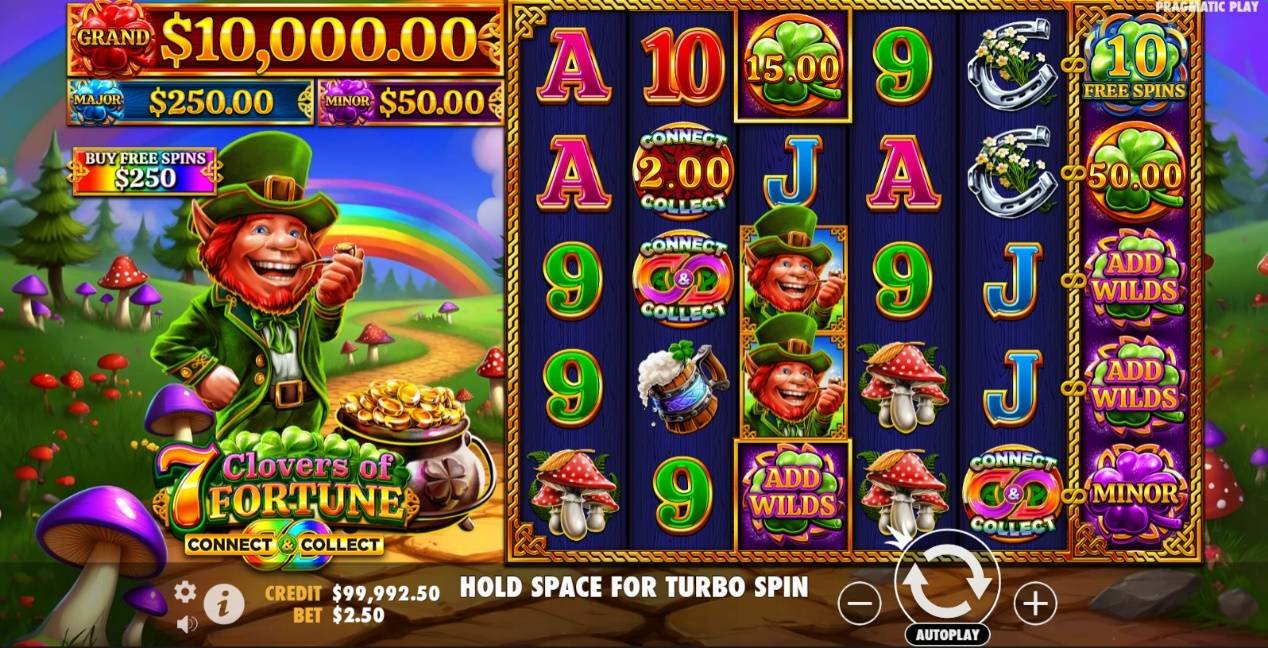
Task: Open settings with the gear icon
Action: tap(185, 592)
